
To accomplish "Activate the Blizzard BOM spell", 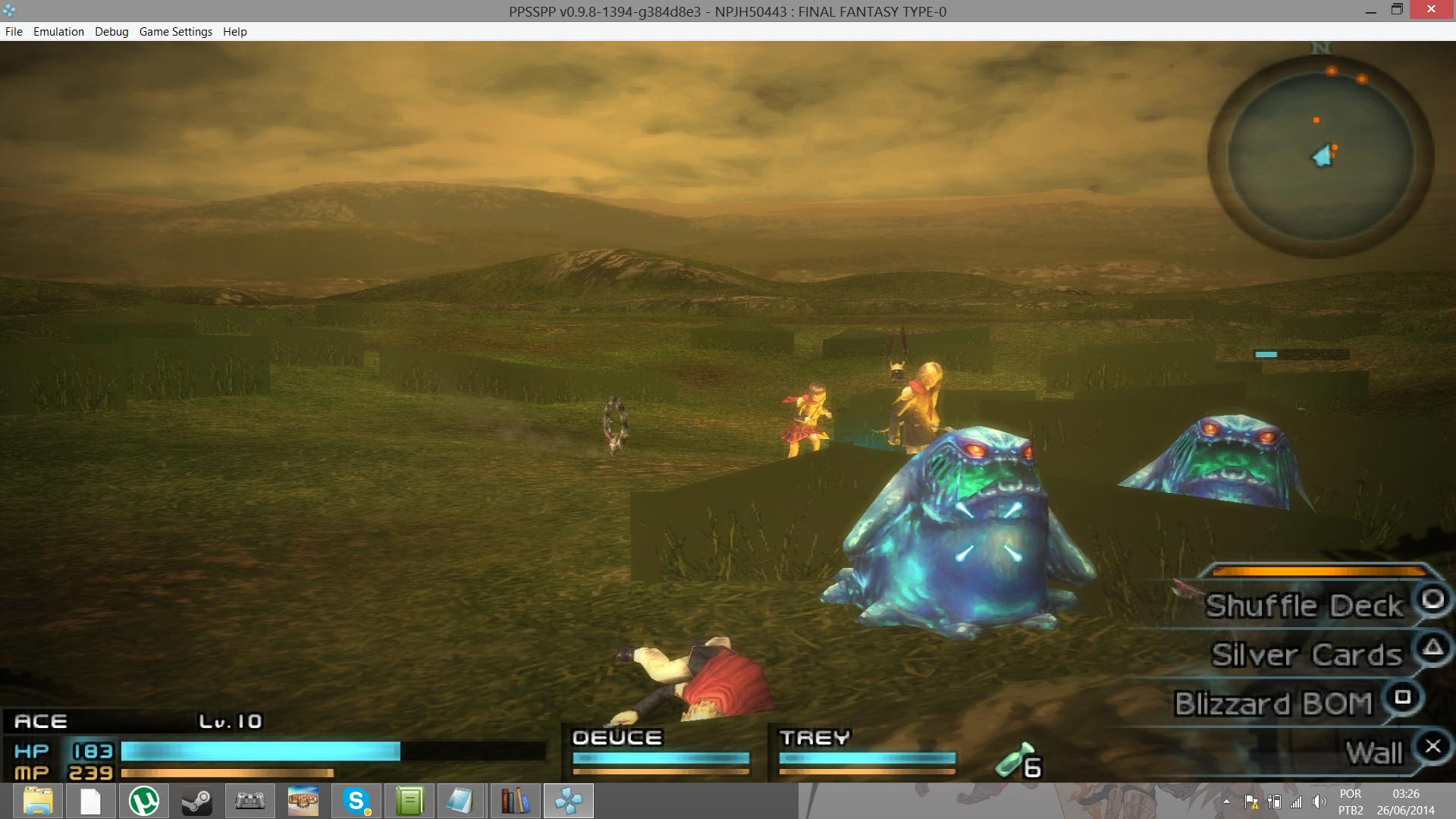I will tap(1274, 704).
